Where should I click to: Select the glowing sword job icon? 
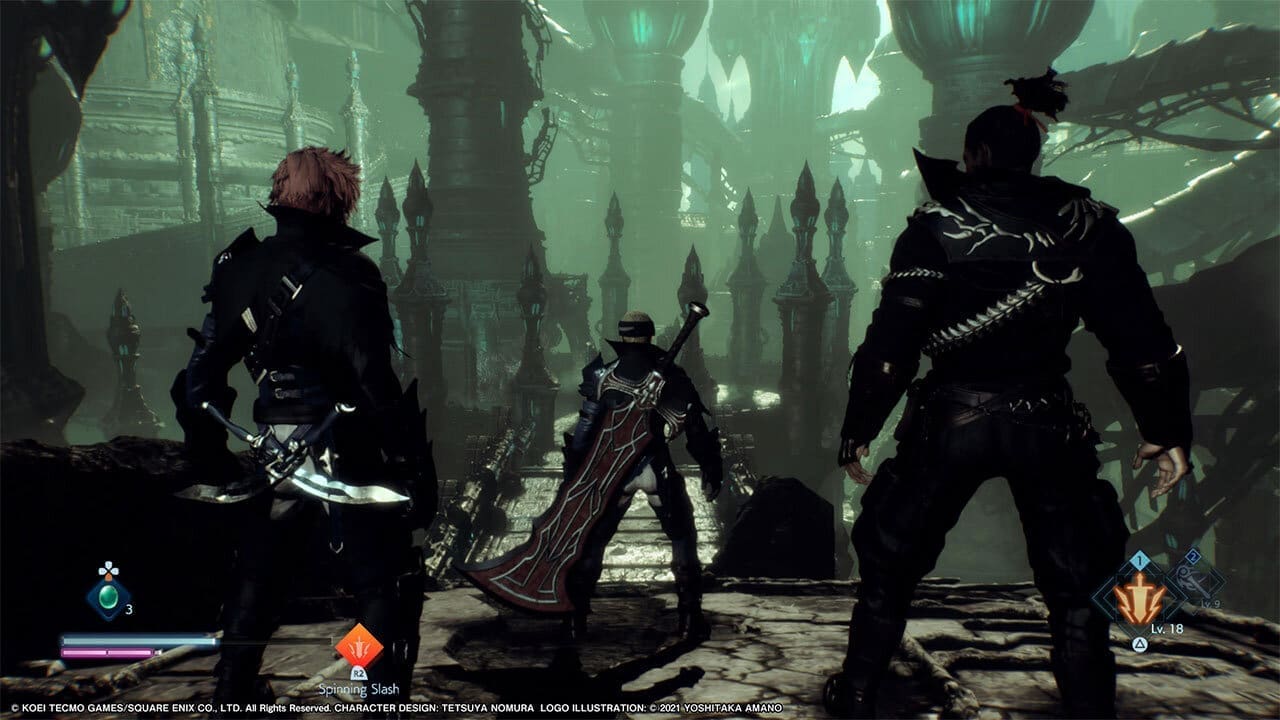coord(1138,598)
